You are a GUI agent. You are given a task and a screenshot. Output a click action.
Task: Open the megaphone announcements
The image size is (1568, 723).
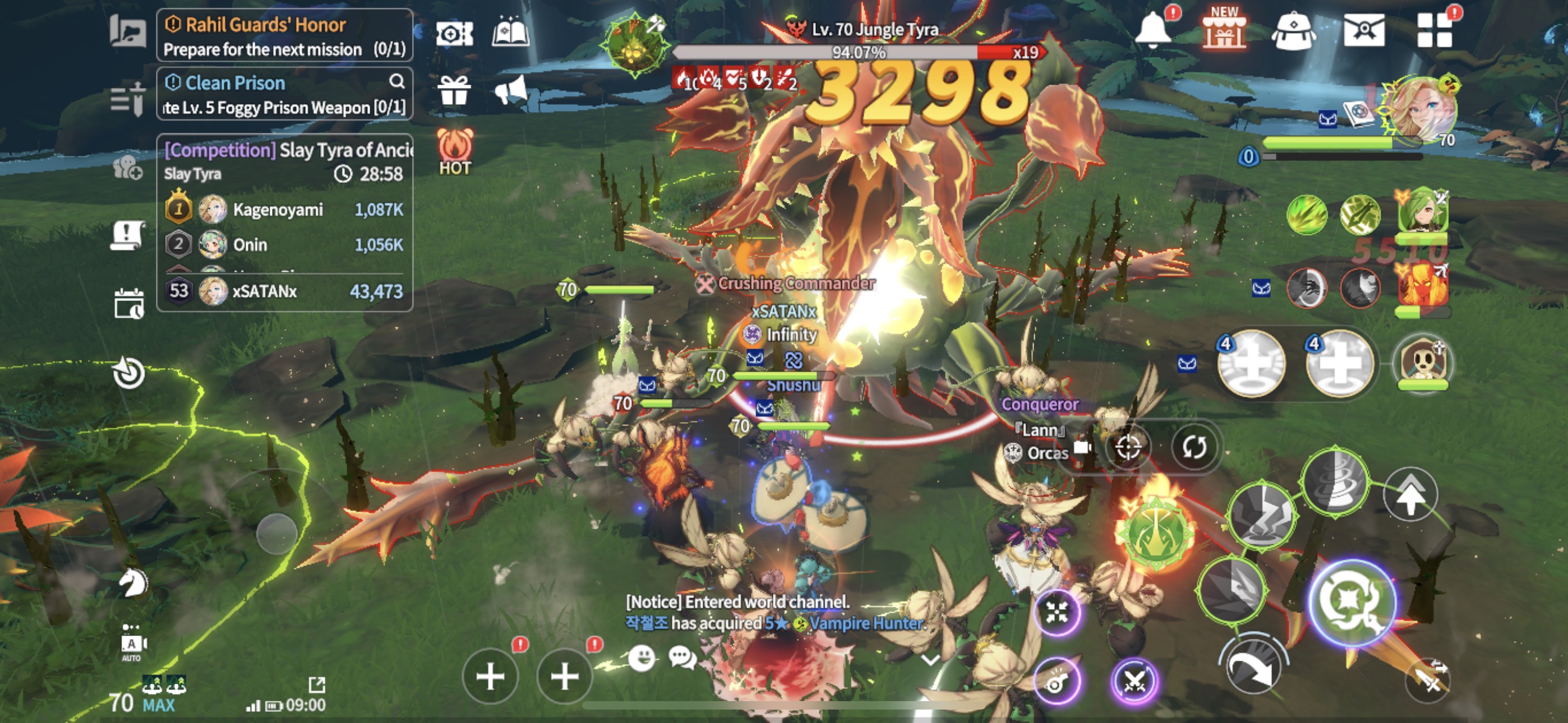[510, 91]
